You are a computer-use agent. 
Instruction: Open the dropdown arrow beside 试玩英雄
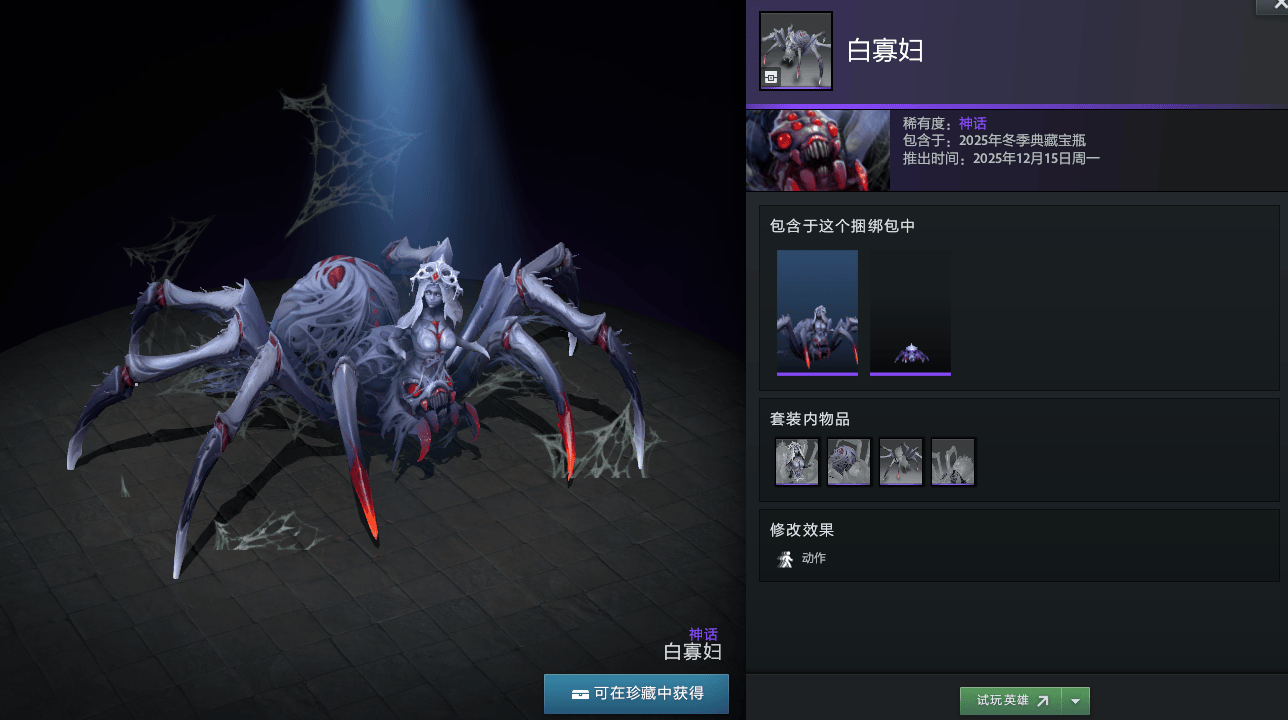[1076, 701]
